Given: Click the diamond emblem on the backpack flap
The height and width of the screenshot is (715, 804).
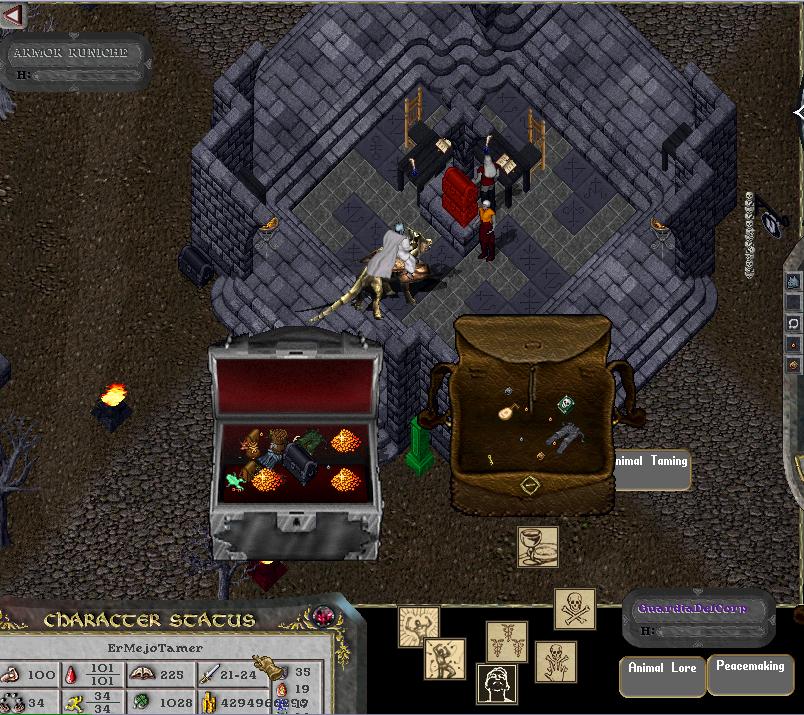Looking at the screenshot, I should pos(530,485).
